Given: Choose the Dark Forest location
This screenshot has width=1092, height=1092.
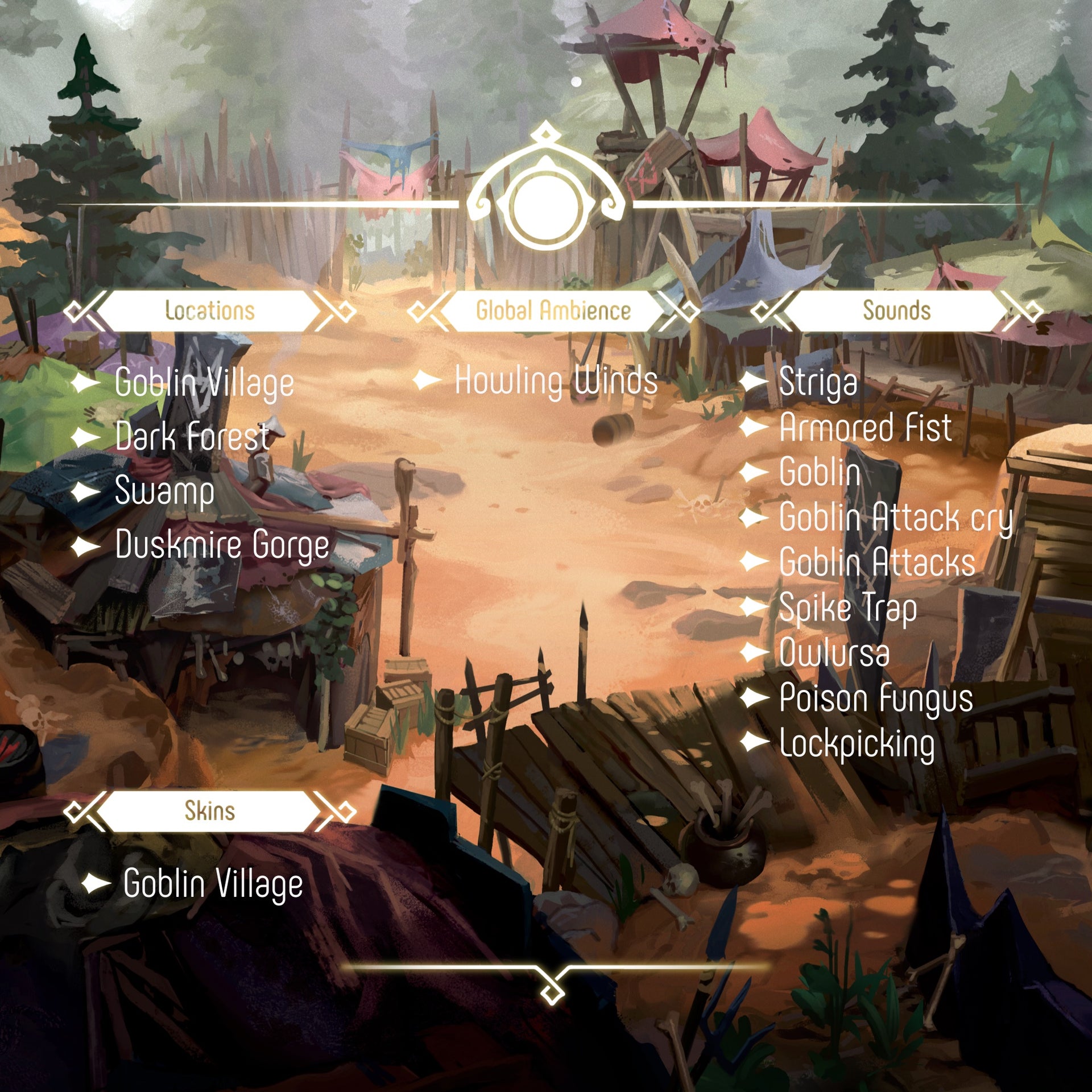Looking at the screenshot, I should [192, 437].
